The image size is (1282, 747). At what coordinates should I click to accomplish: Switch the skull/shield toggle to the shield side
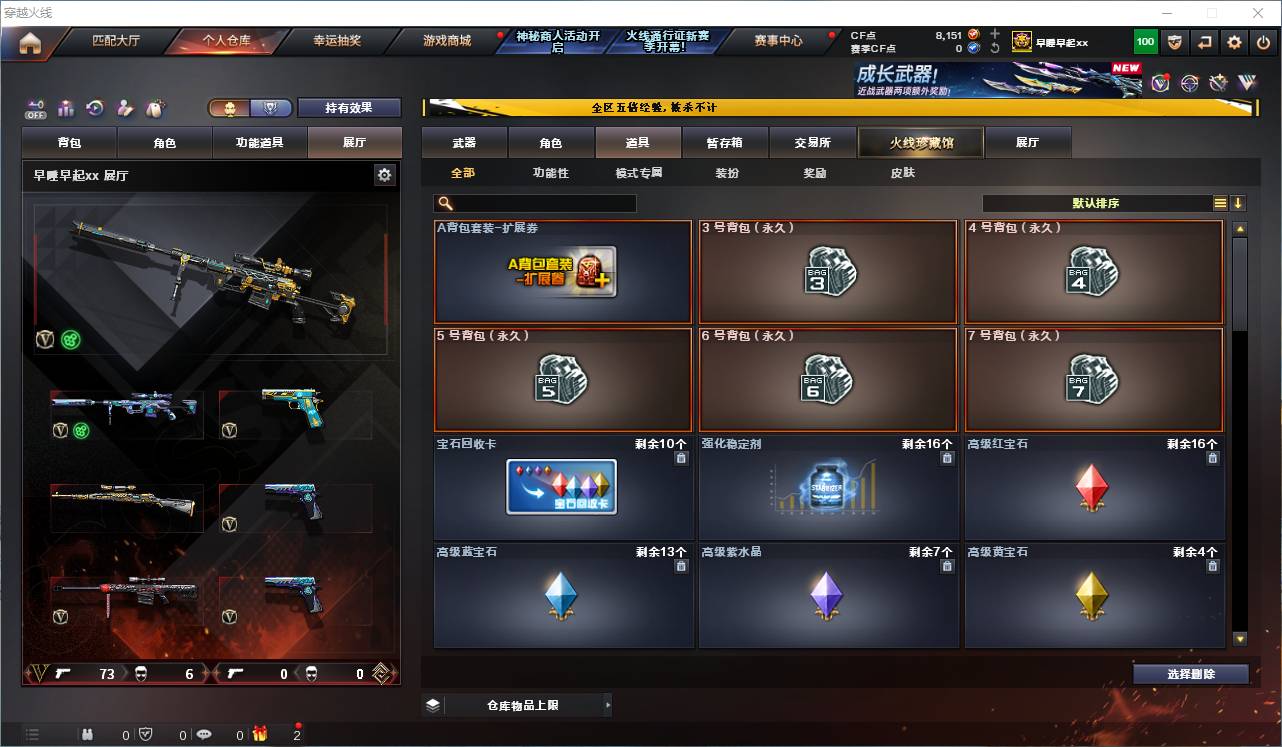[271, 107]
